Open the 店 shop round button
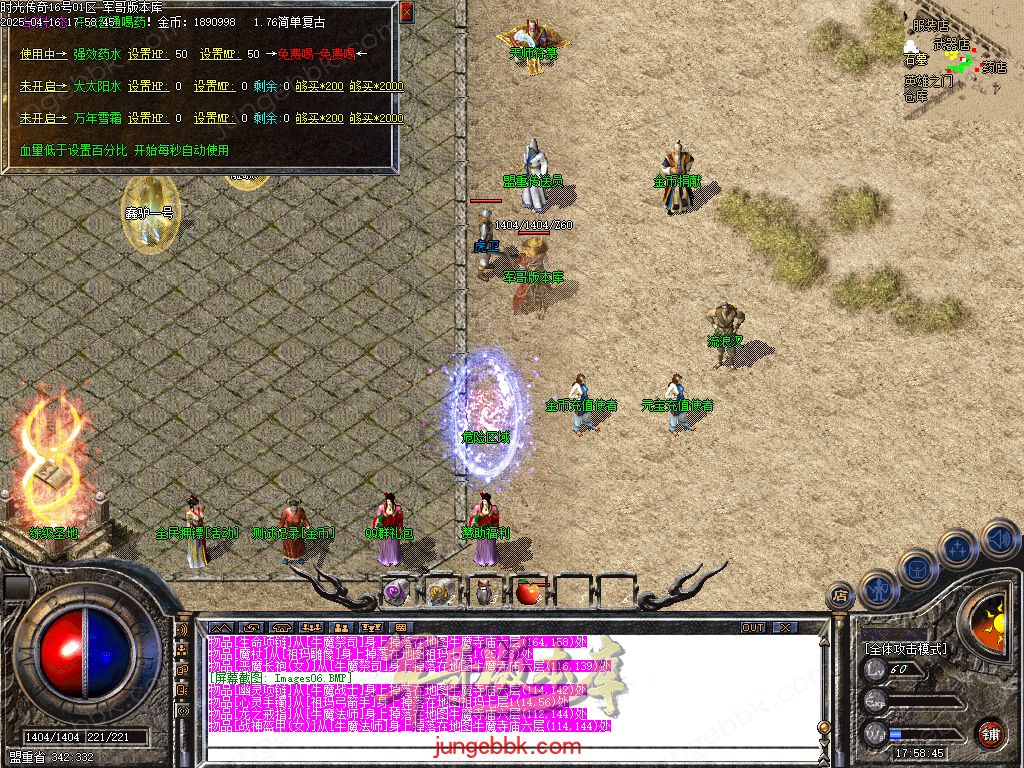The image size is (1024, 768). 840,598
